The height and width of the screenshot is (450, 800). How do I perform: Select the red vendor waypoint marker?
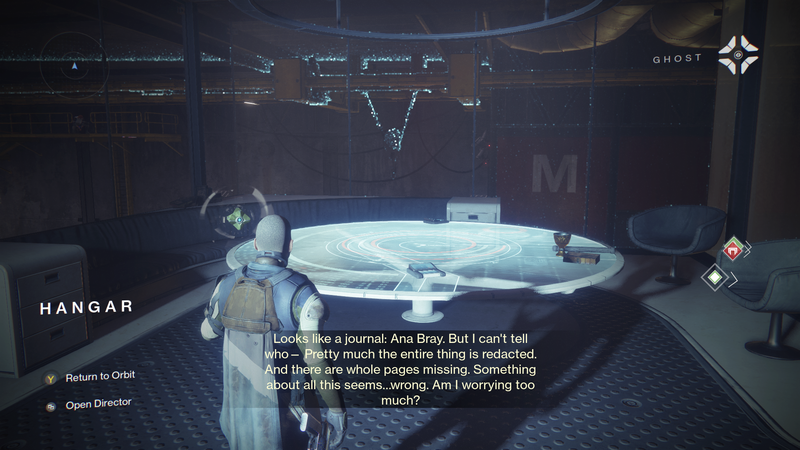point(735,250)
